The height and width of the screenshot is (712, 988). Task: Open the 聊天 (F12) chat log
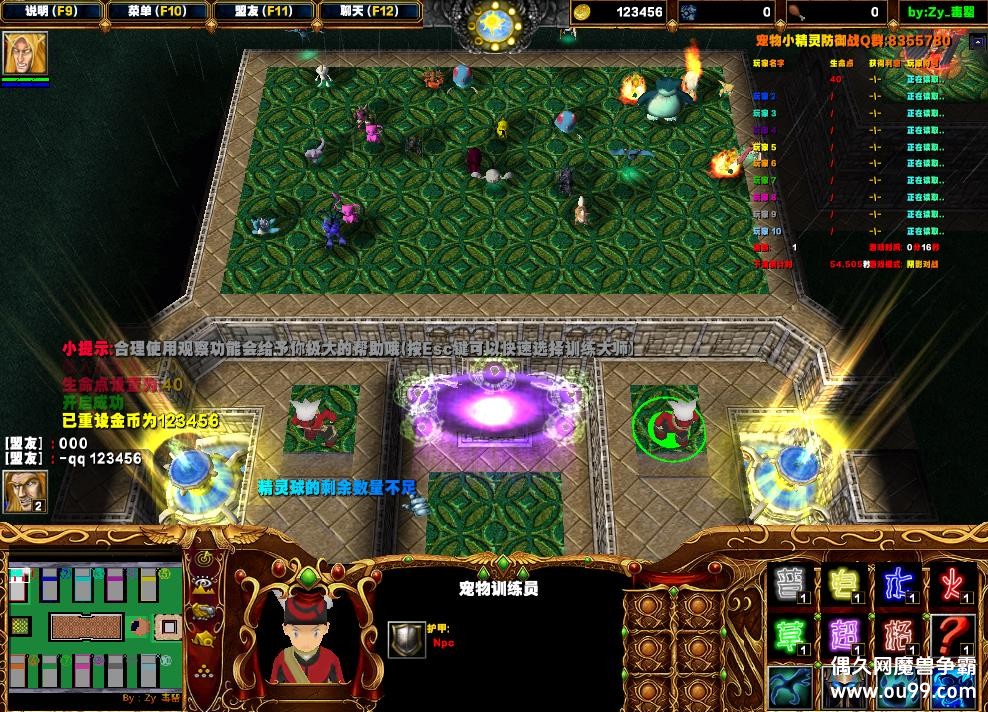click(369, 12)
